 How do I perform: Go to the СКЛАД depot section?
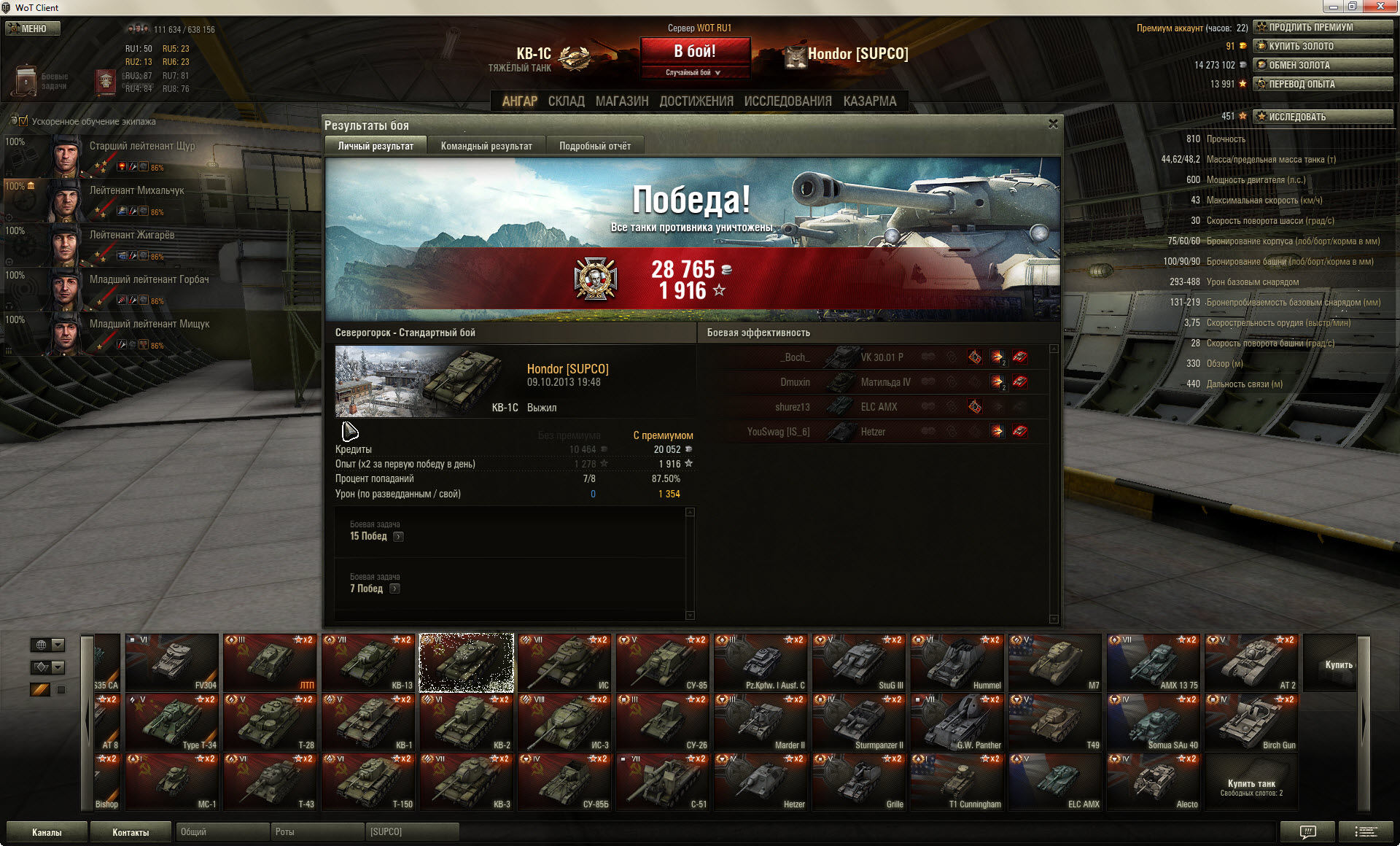coord(566,101)
